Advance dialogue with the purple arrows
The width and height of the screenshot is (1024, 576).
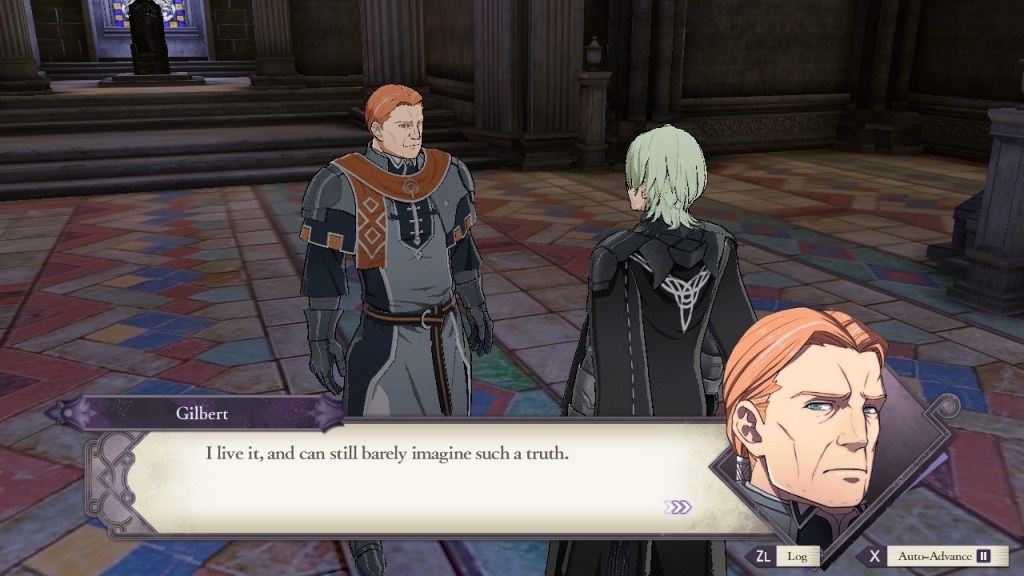click(677, 507)
